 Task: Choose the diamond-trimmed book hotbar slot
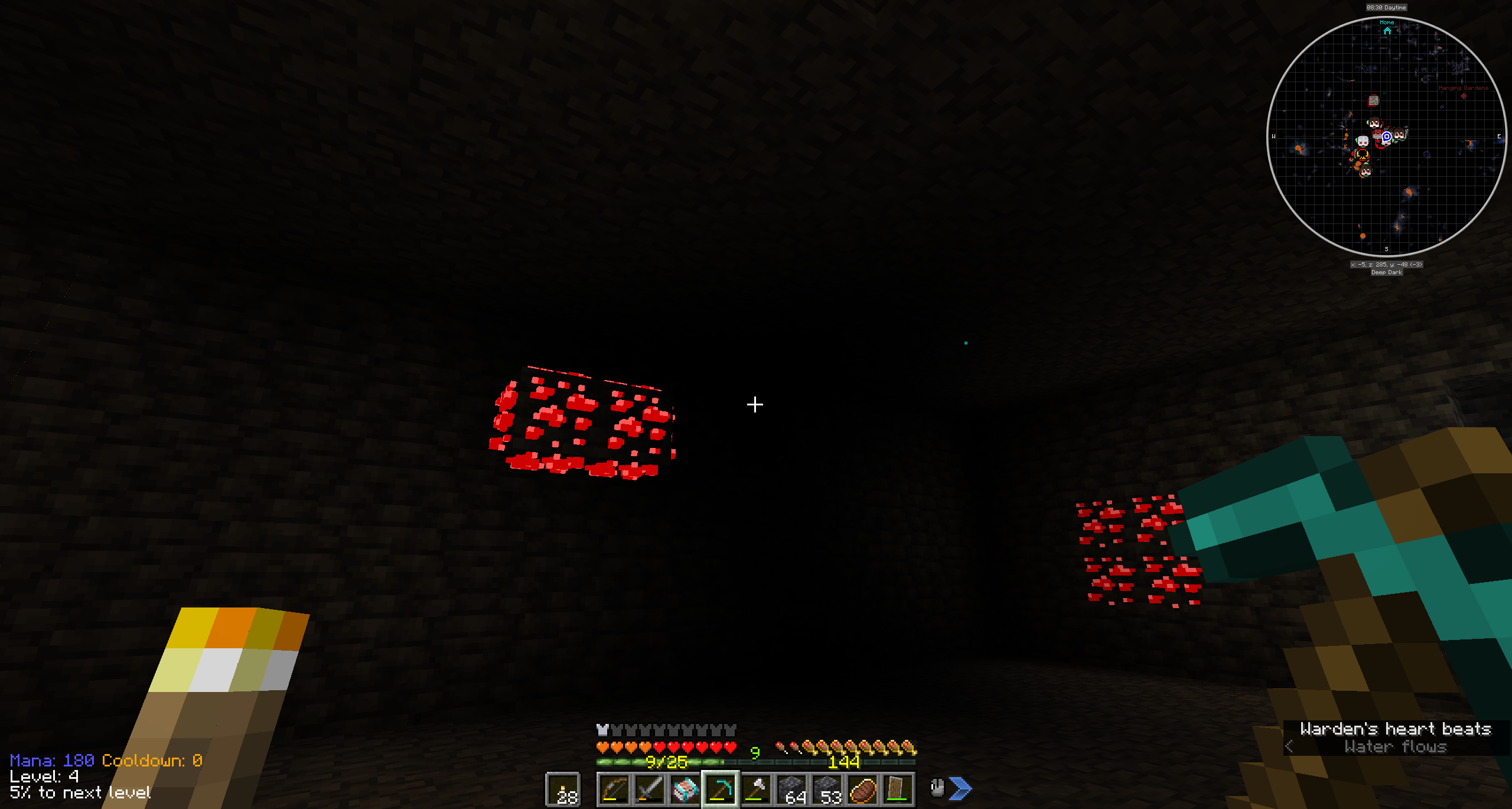685,789
